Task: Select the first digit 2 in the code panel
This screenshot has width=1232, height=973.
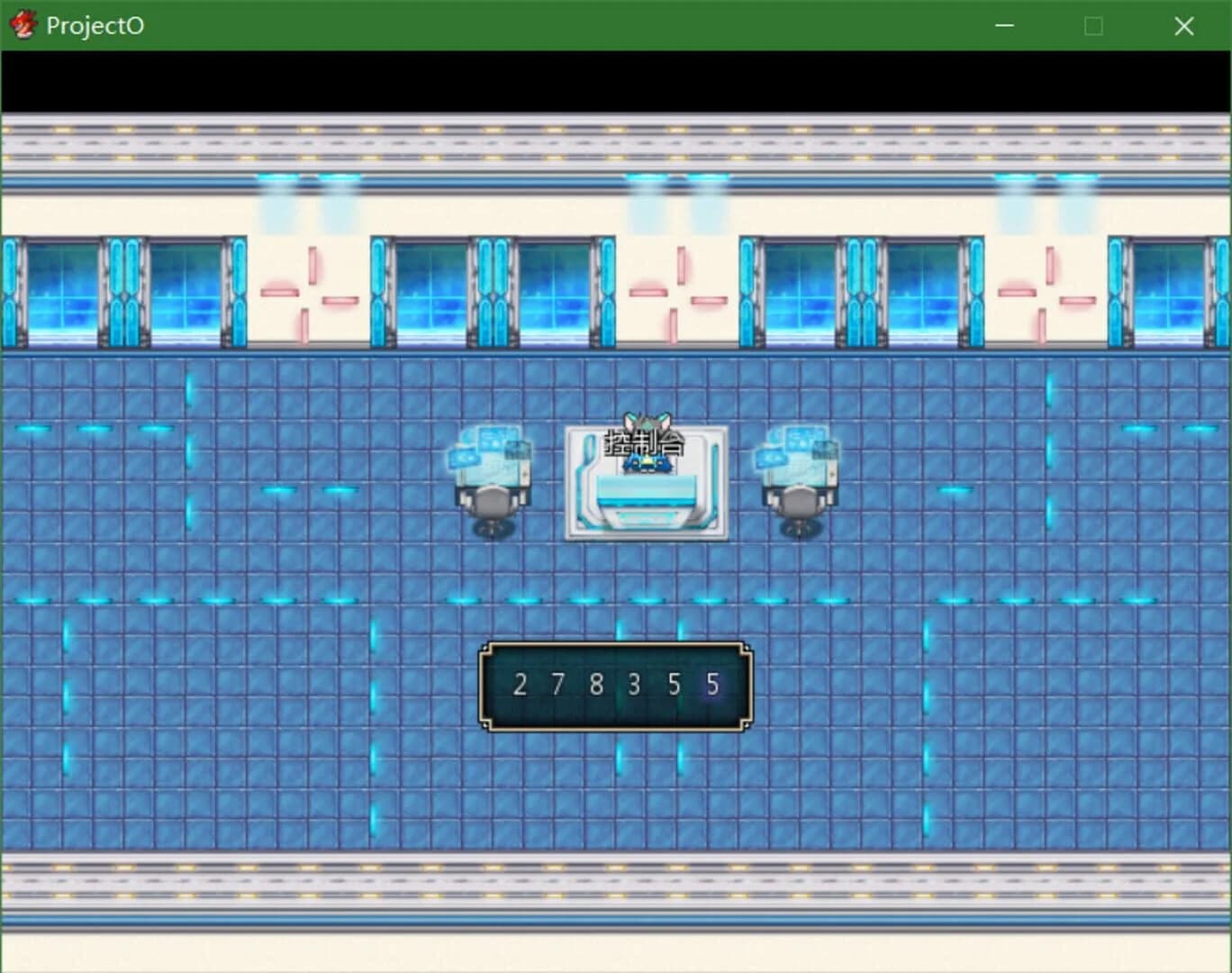Action: pyautogui.click(x=520, y=686)
